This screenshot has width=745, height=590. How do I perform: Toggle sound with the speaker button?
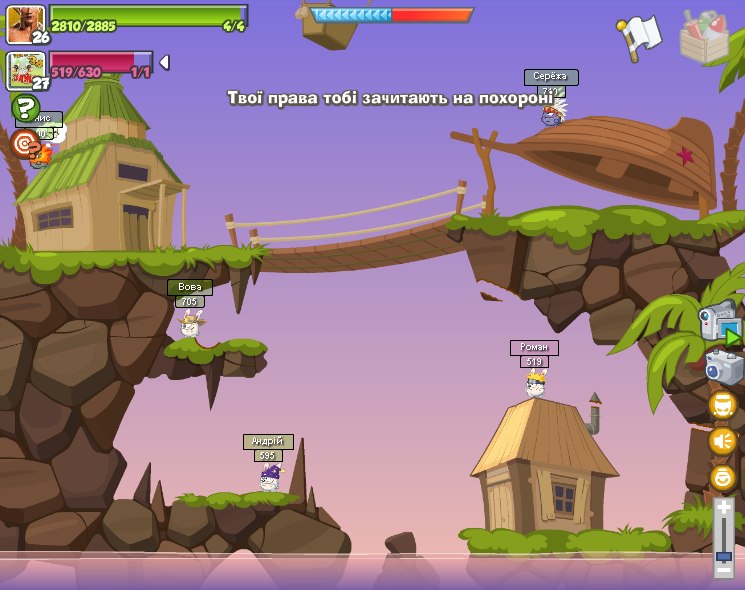722,441
